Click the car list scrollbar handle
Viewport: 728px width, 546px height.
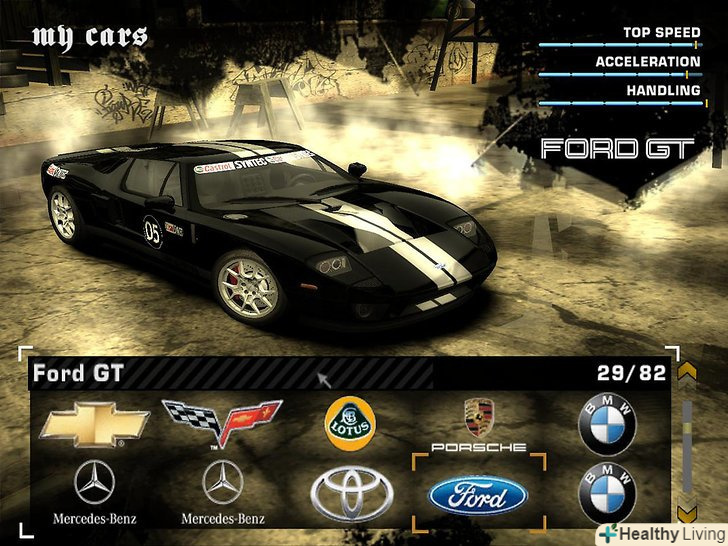[687, 428]
